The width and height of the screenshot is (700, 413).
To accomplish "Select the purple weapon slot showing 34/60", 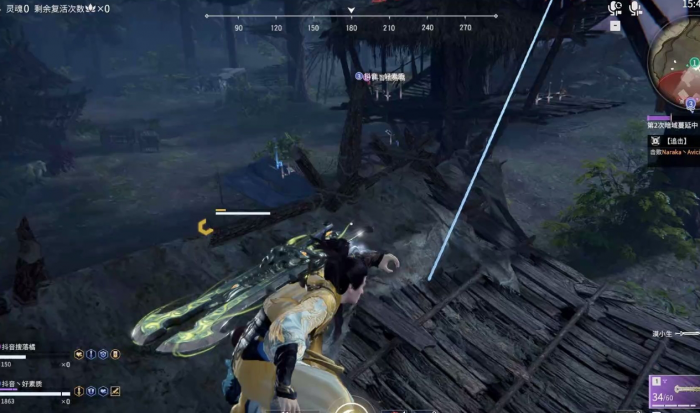I will tap(674, 394).
